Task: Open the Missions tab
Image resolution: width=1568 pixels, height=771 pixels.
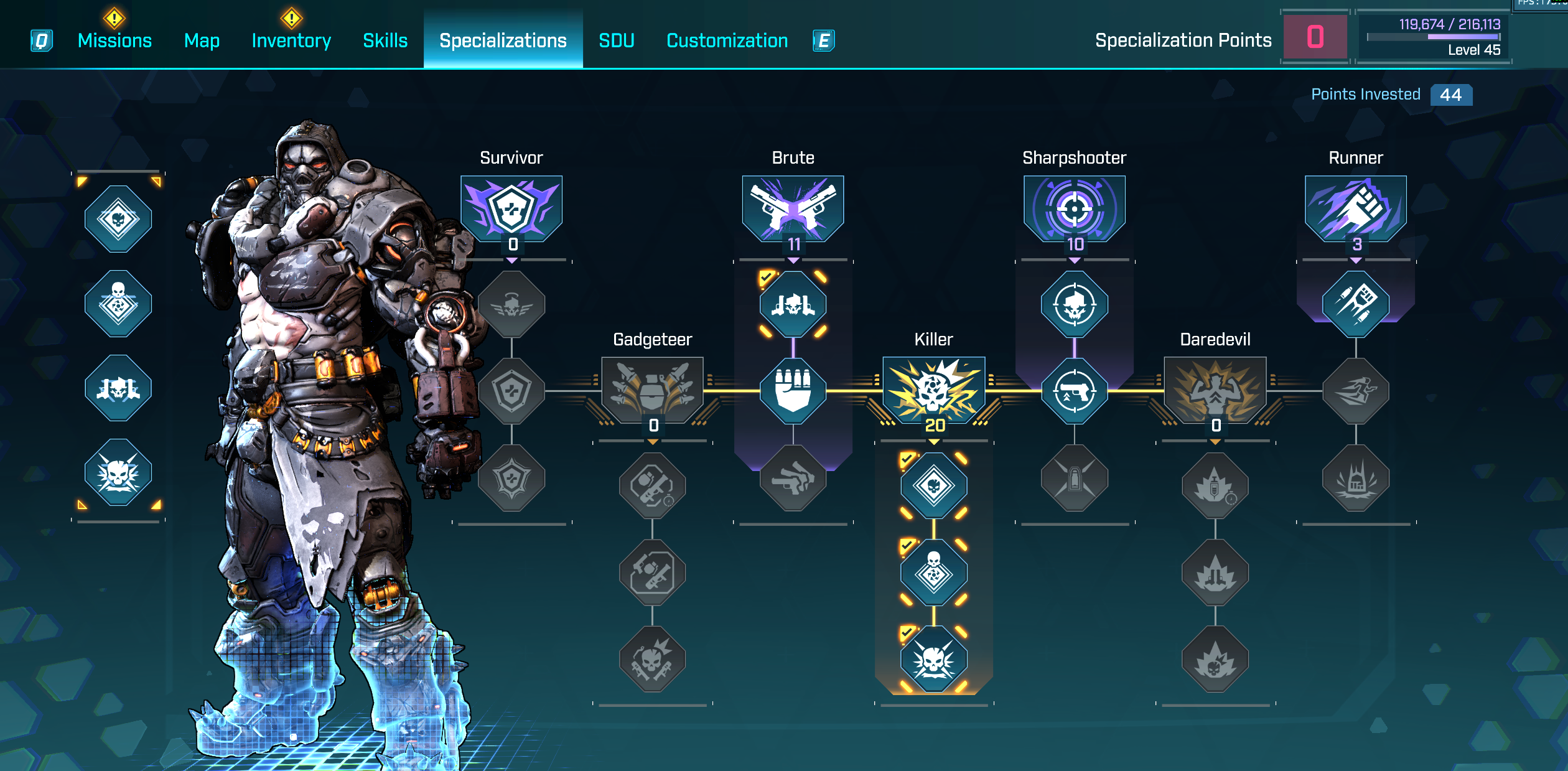Action: click(x=114, y=40)
